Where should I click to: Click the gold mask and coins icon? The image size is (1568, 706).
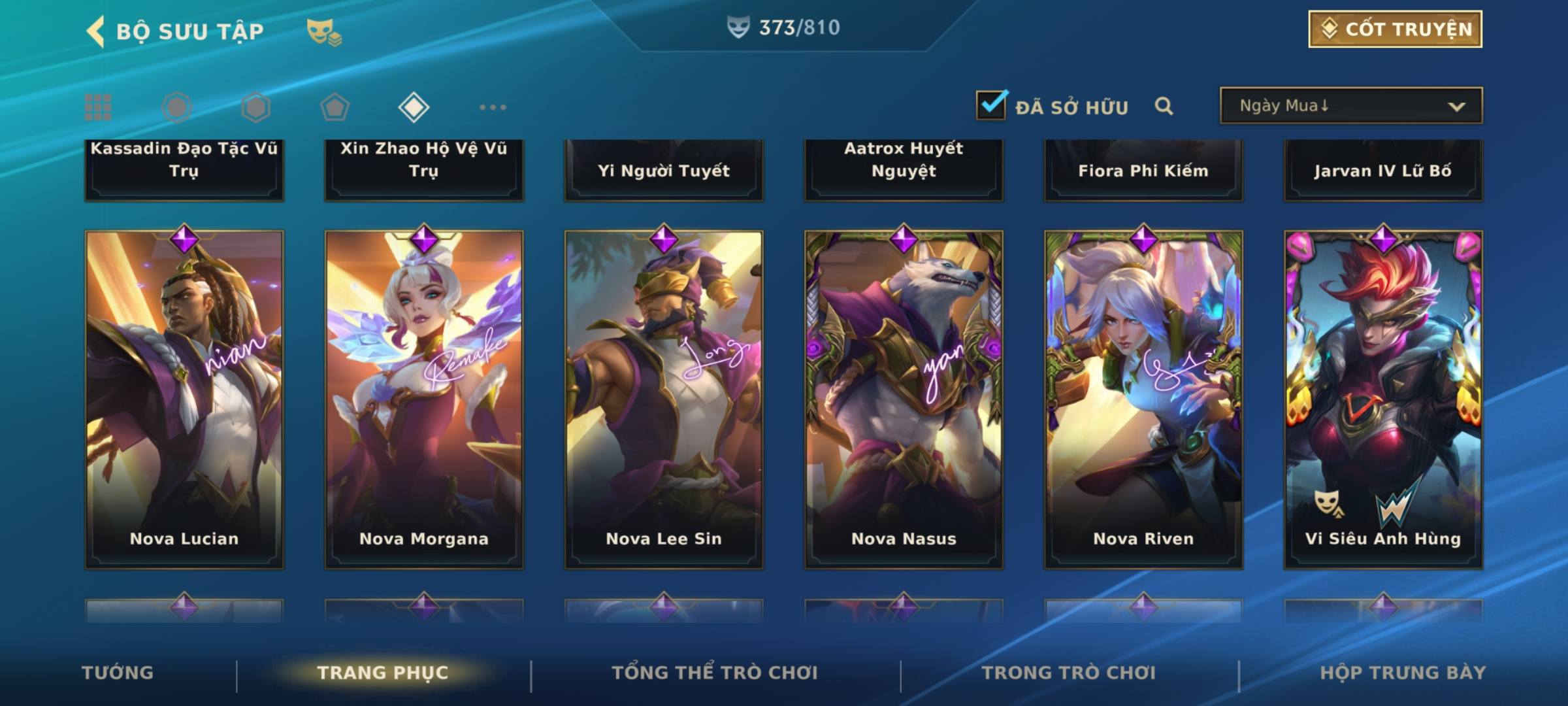[x=324, y=31]
